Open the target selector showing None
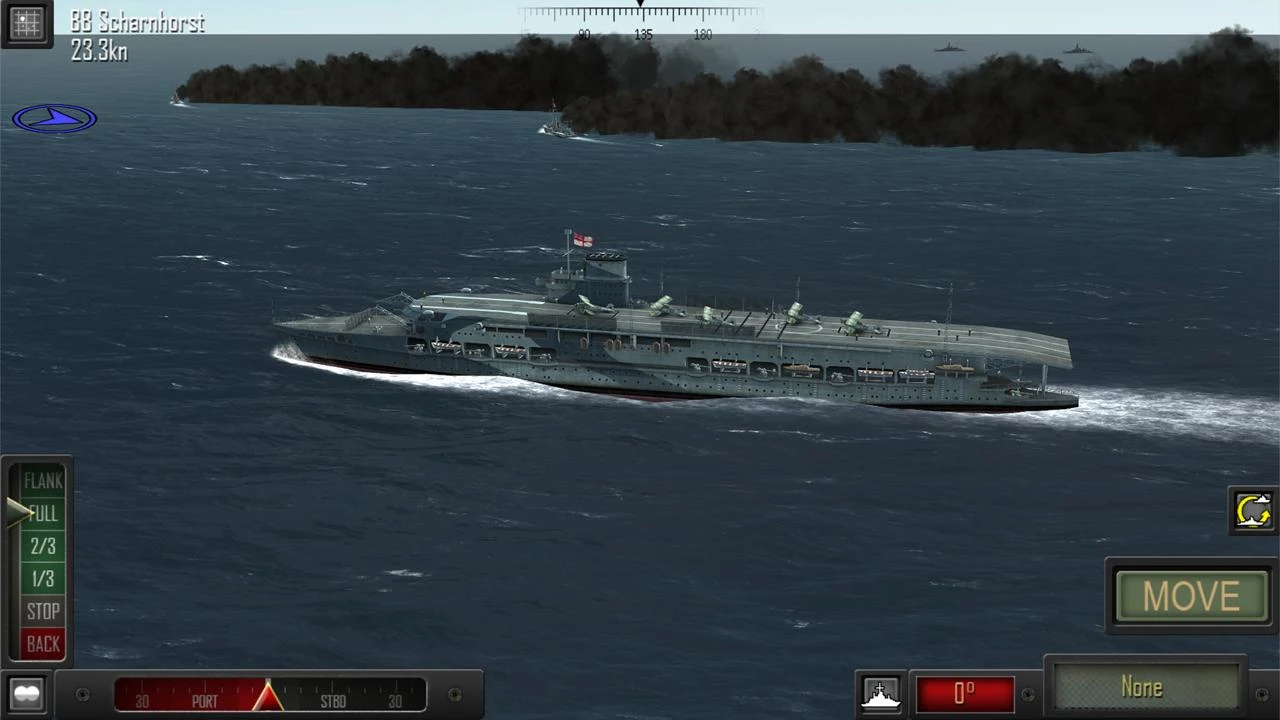Viewport: 1280px width, 720px height. (1144, 688)
